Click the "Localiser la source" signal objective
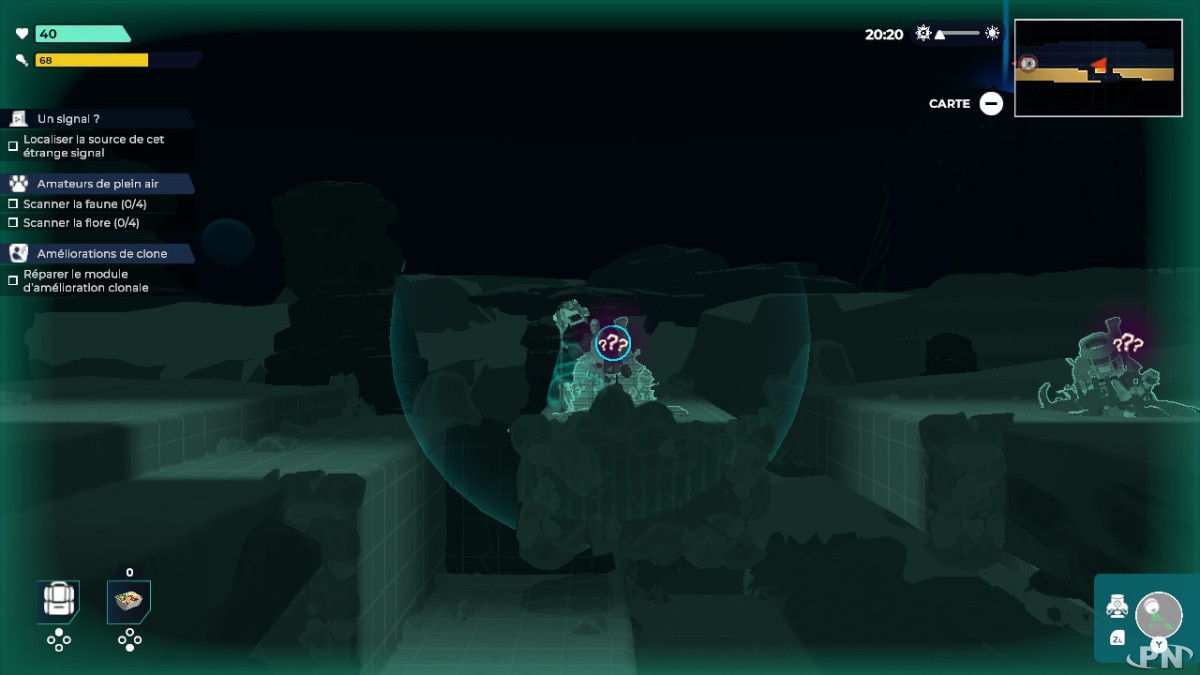Image resolution: width=1200 pixels, height=675 pixels. [93, 146]
